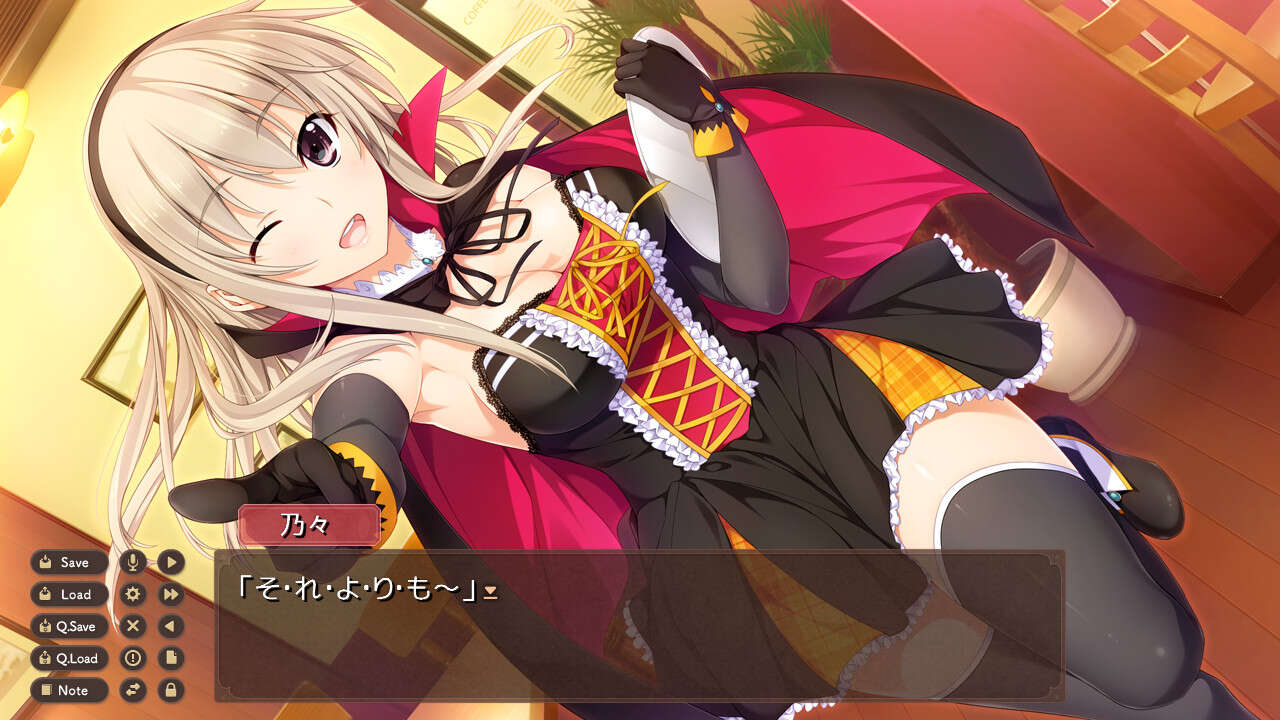Quick load with the Q.Load button
The height and width of the screenshot is (720, 1280).
(x=69, y=658)
